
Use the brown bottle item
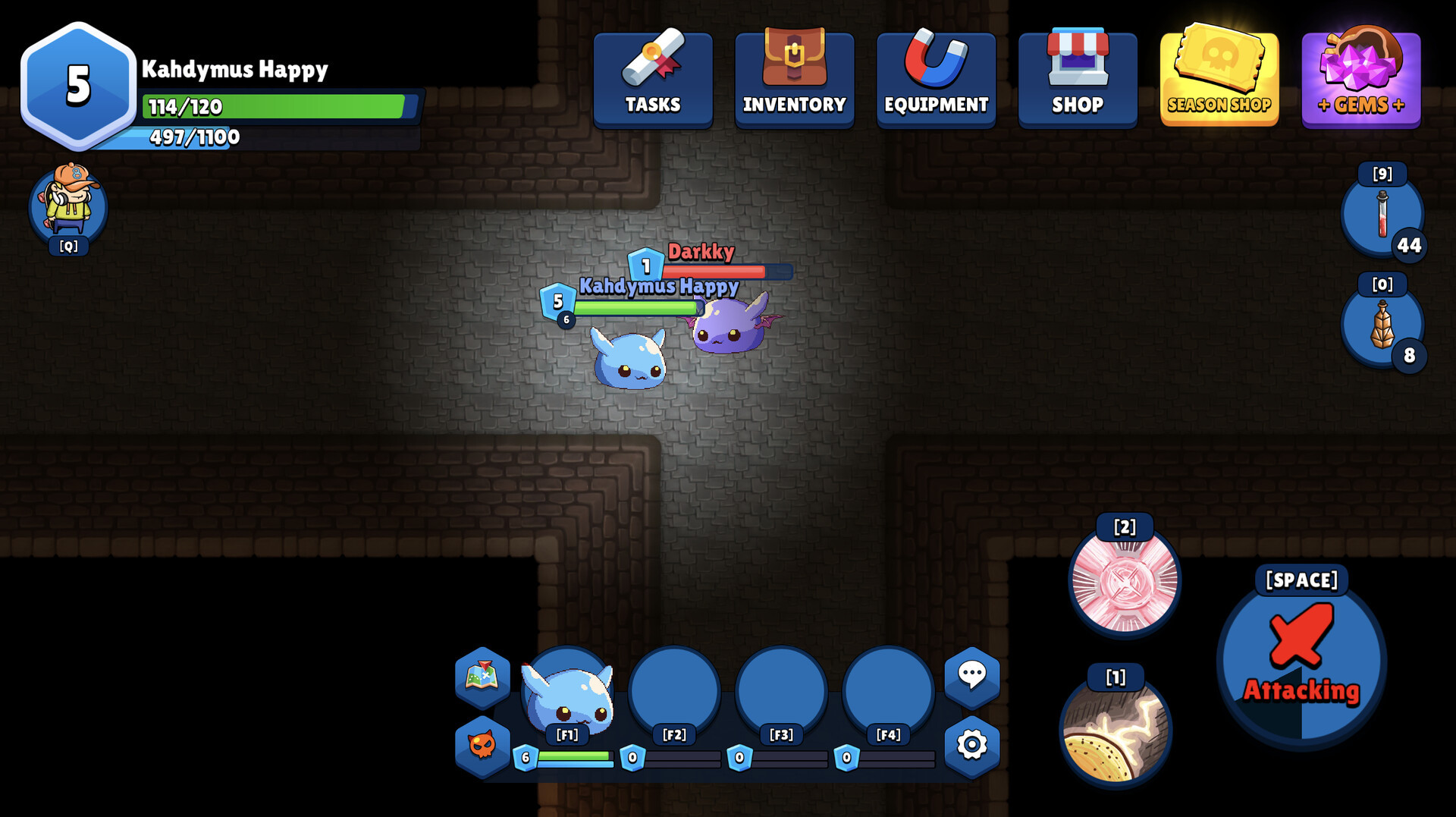click(1382, 325)
